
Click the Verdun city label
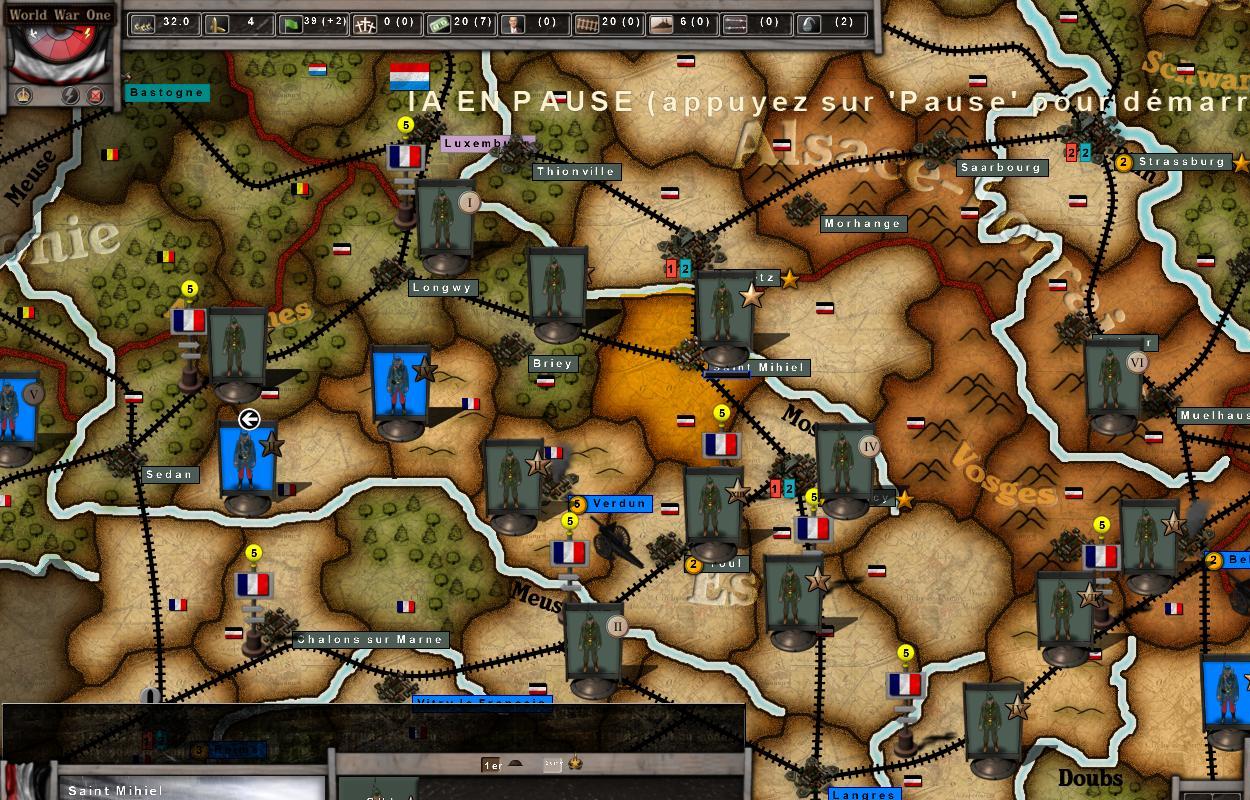point(619,504)
